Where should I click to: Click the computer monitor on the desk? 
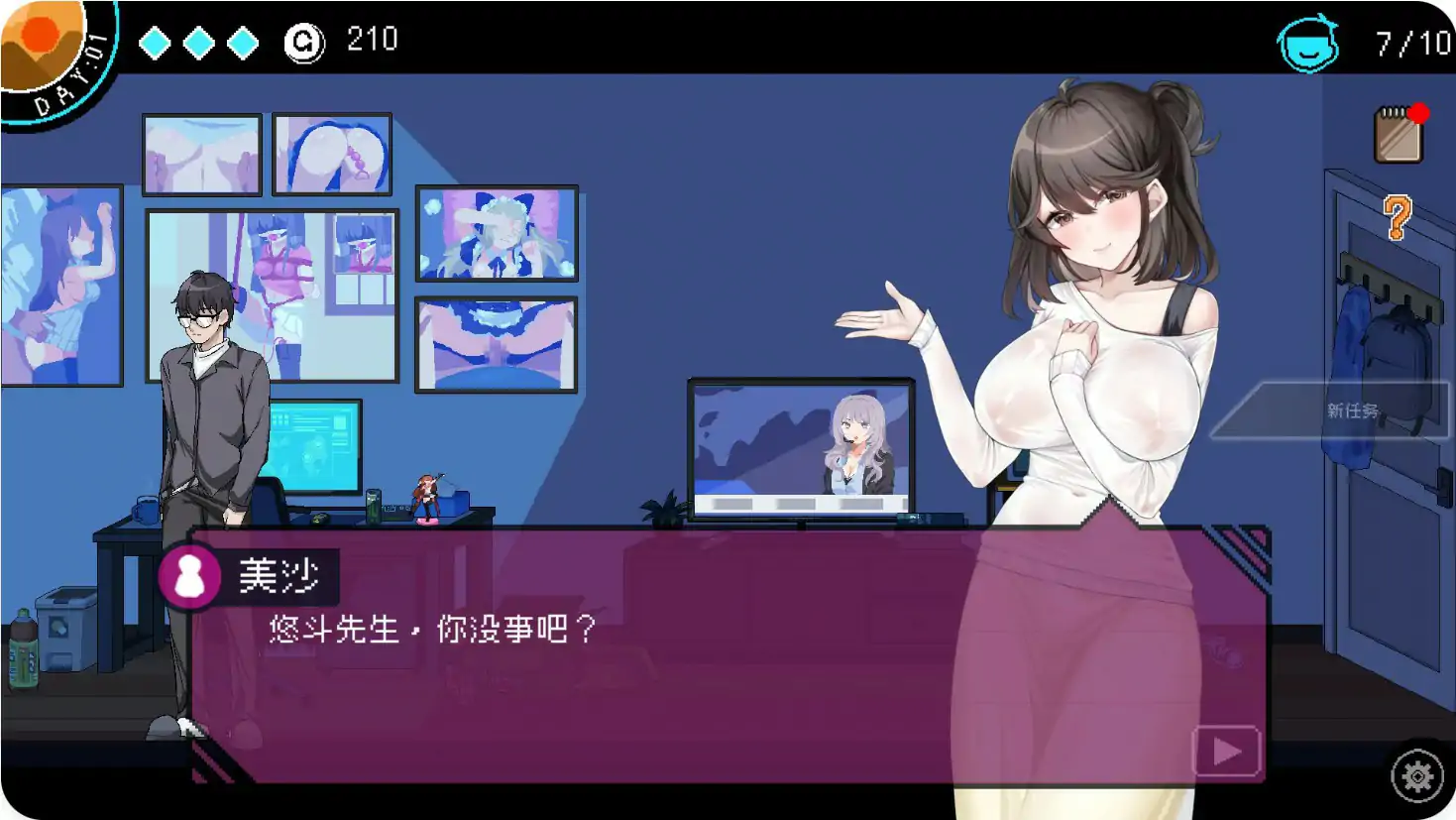[312, 446]
